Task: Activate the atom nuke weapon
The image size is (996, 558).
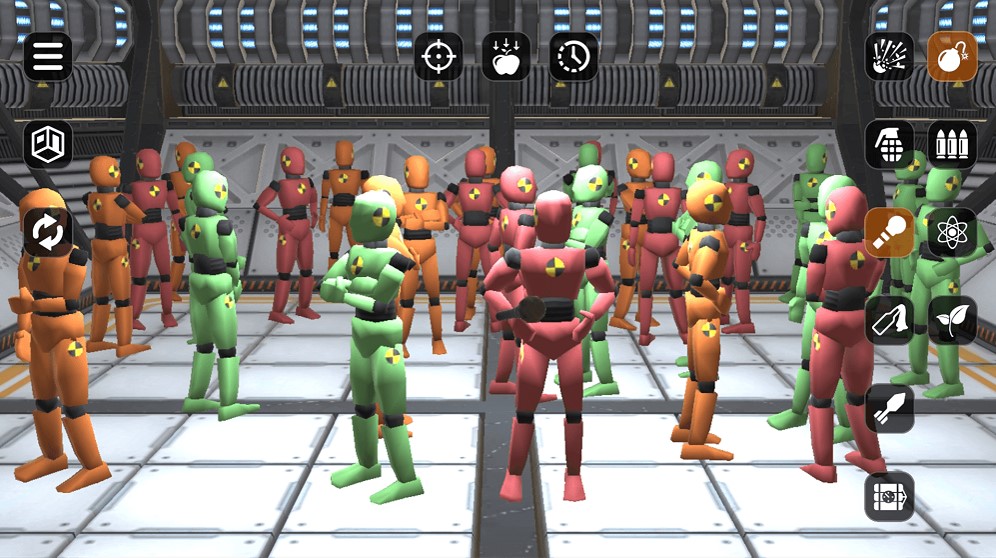Action: point(952,233)
